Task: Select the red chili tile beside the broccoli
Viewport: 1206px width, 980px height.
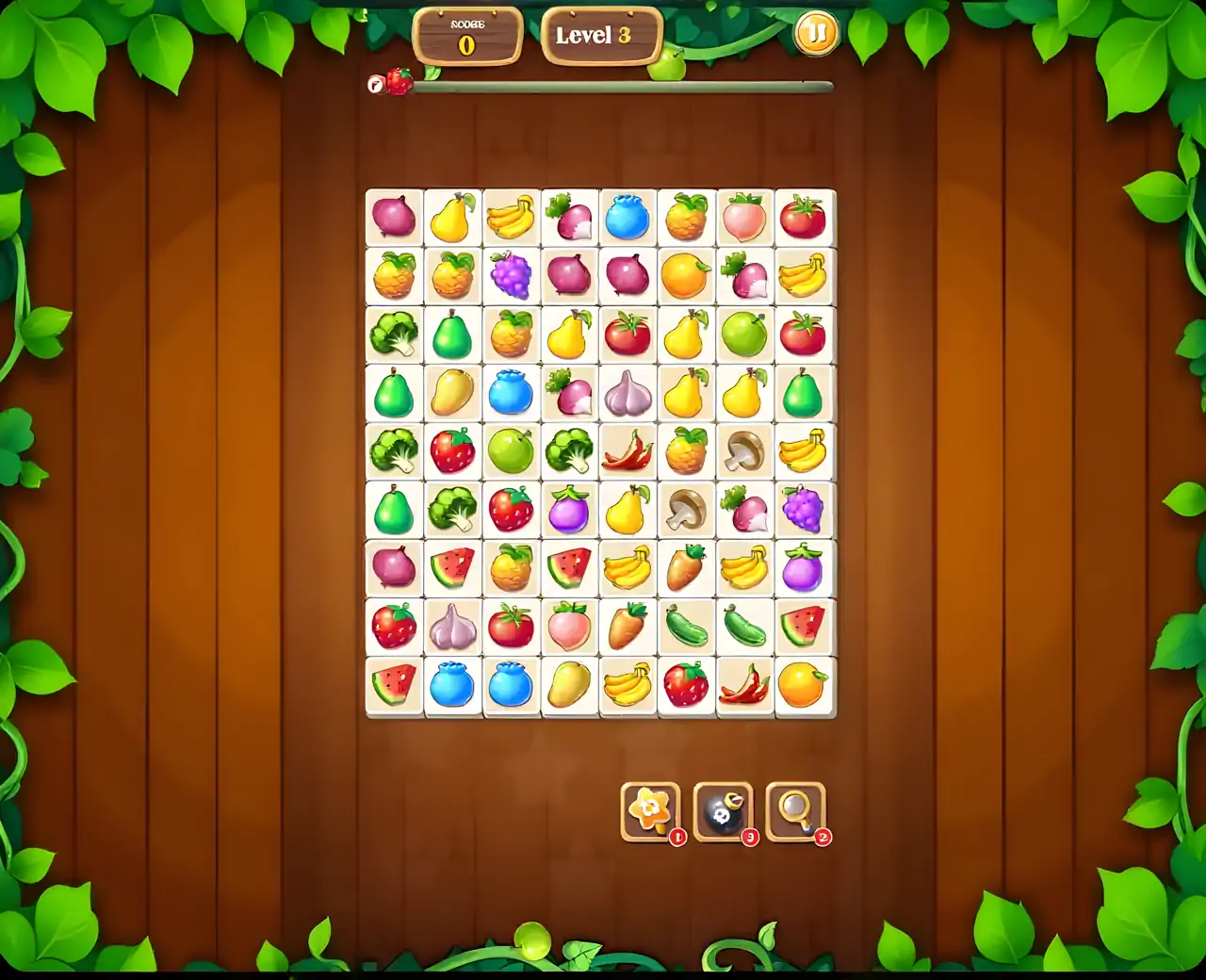Action: [627, 451]
